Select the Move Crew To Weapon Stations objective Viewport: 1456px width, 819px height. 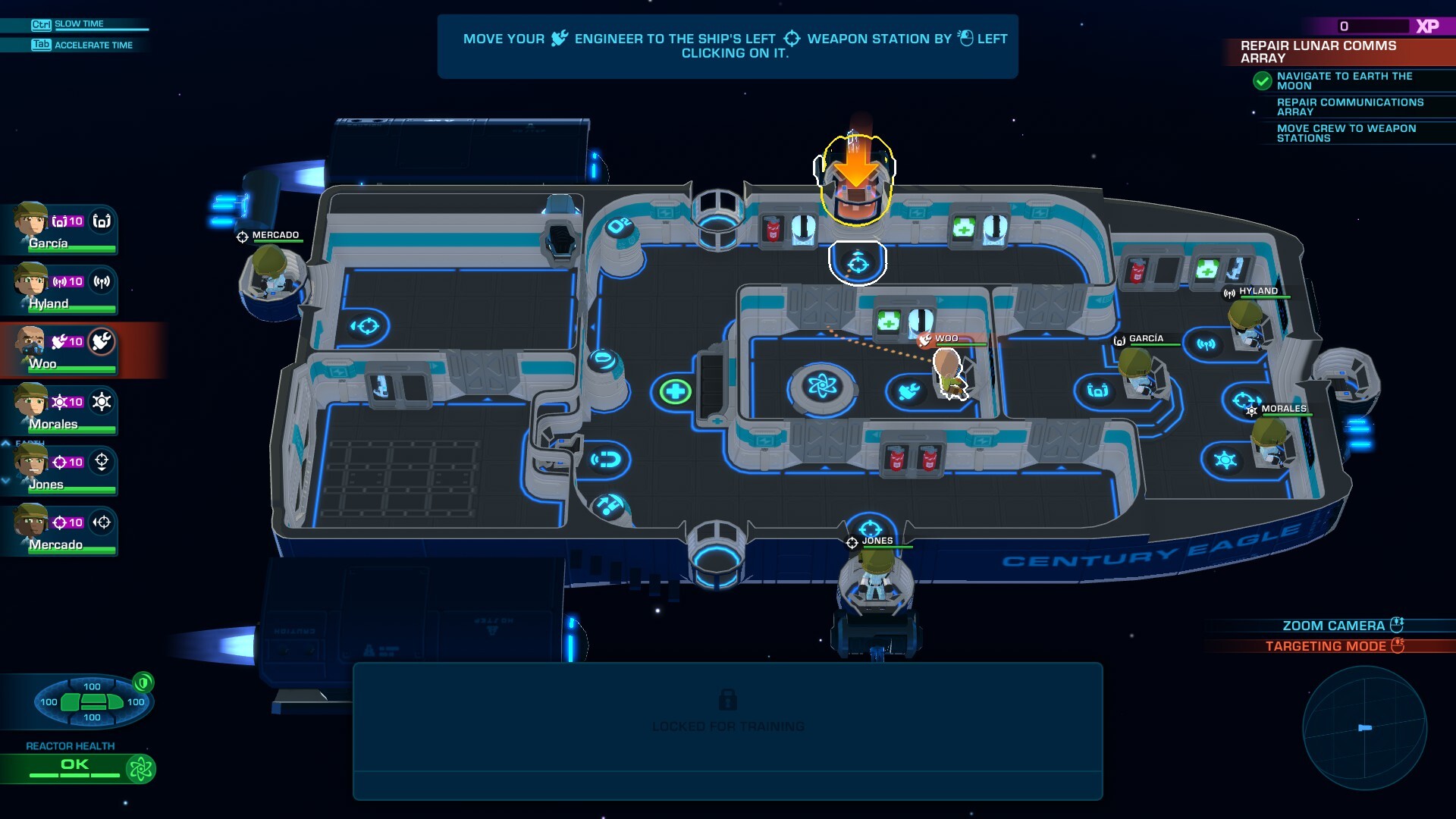click(x=1346, y=133)
